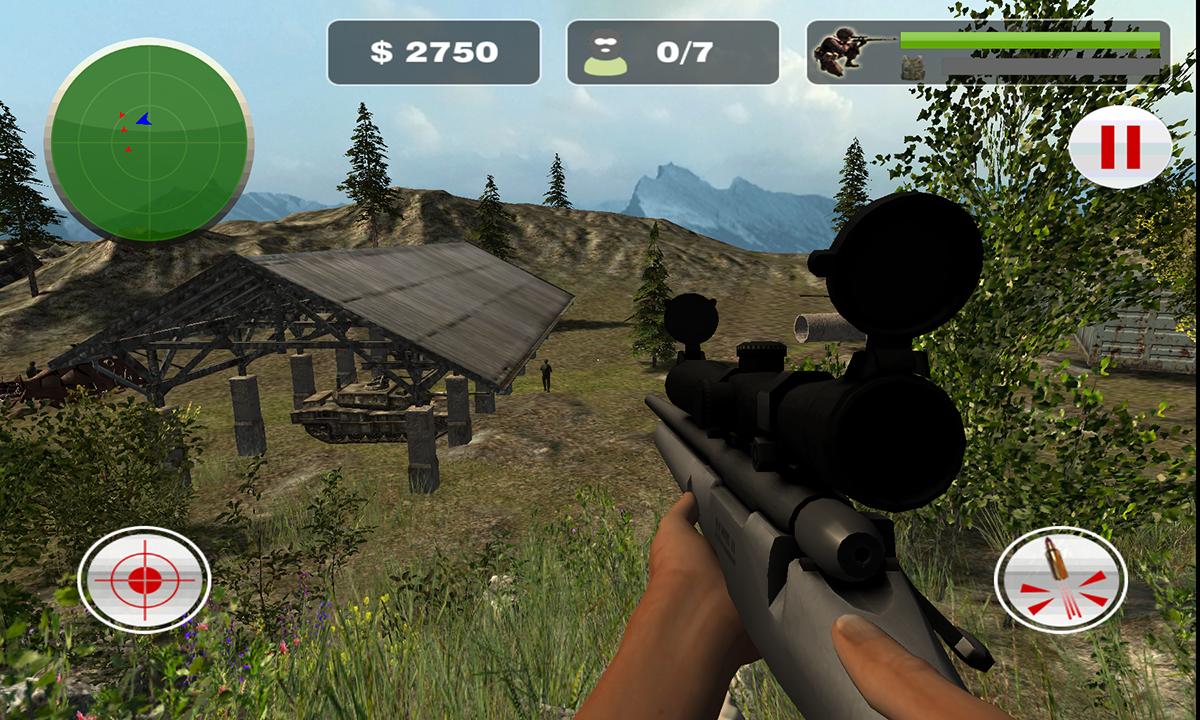Tap the red crosshair scope button
Viewport: 1200px width, 720px height.
pos(144,579)
